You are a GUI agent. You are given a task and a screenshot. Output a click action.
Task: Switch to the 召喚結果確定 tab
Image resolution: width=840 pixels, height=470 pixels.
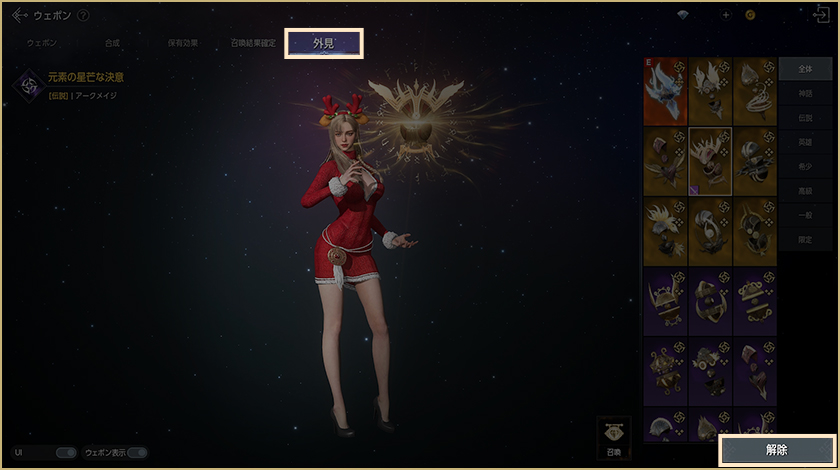click(x=253, y=44)
